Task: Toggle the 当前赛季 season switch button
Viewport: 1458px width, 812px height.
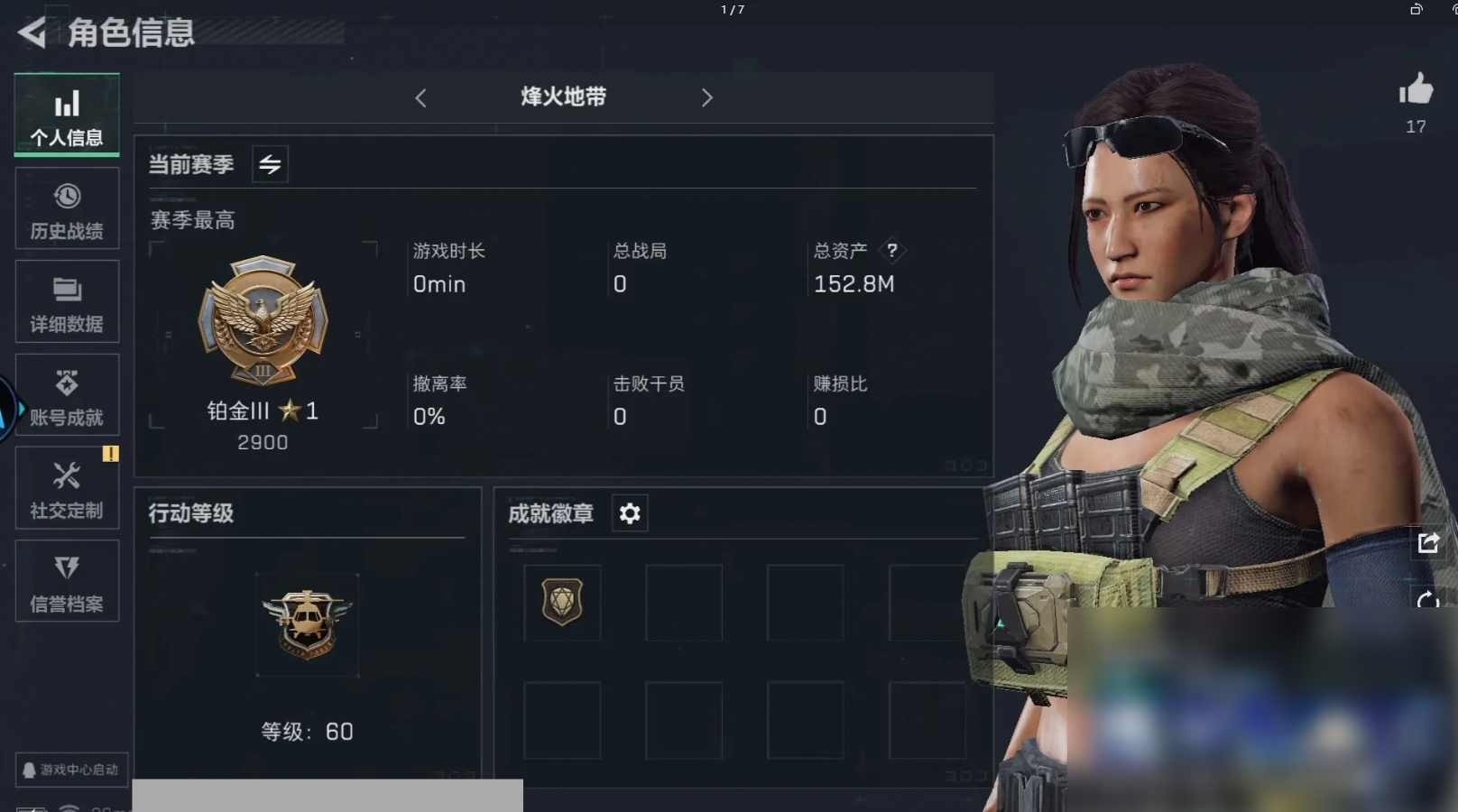Action: point(270,164)
